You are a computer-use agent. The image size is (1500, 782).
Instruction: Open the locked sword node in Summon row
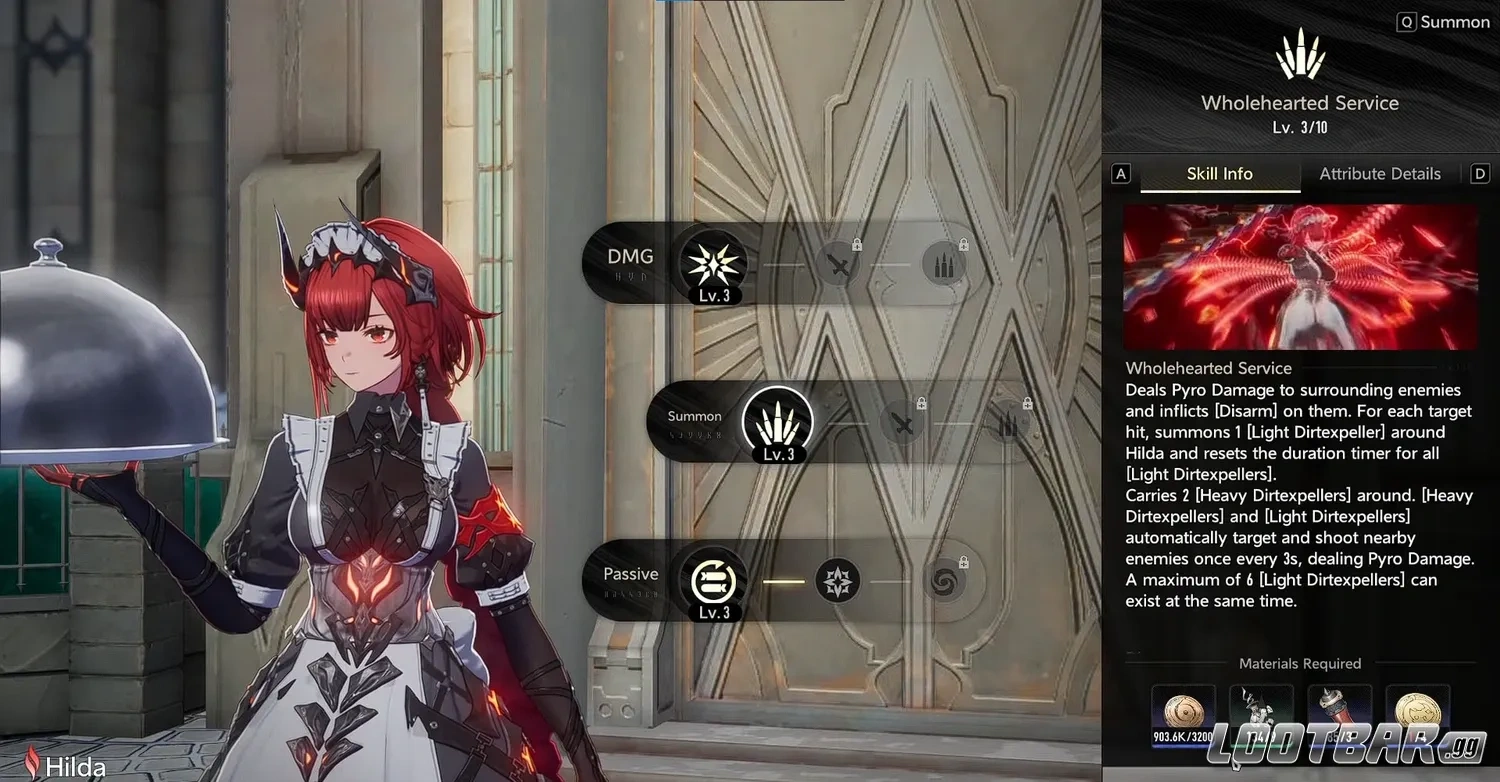[904, 423]
